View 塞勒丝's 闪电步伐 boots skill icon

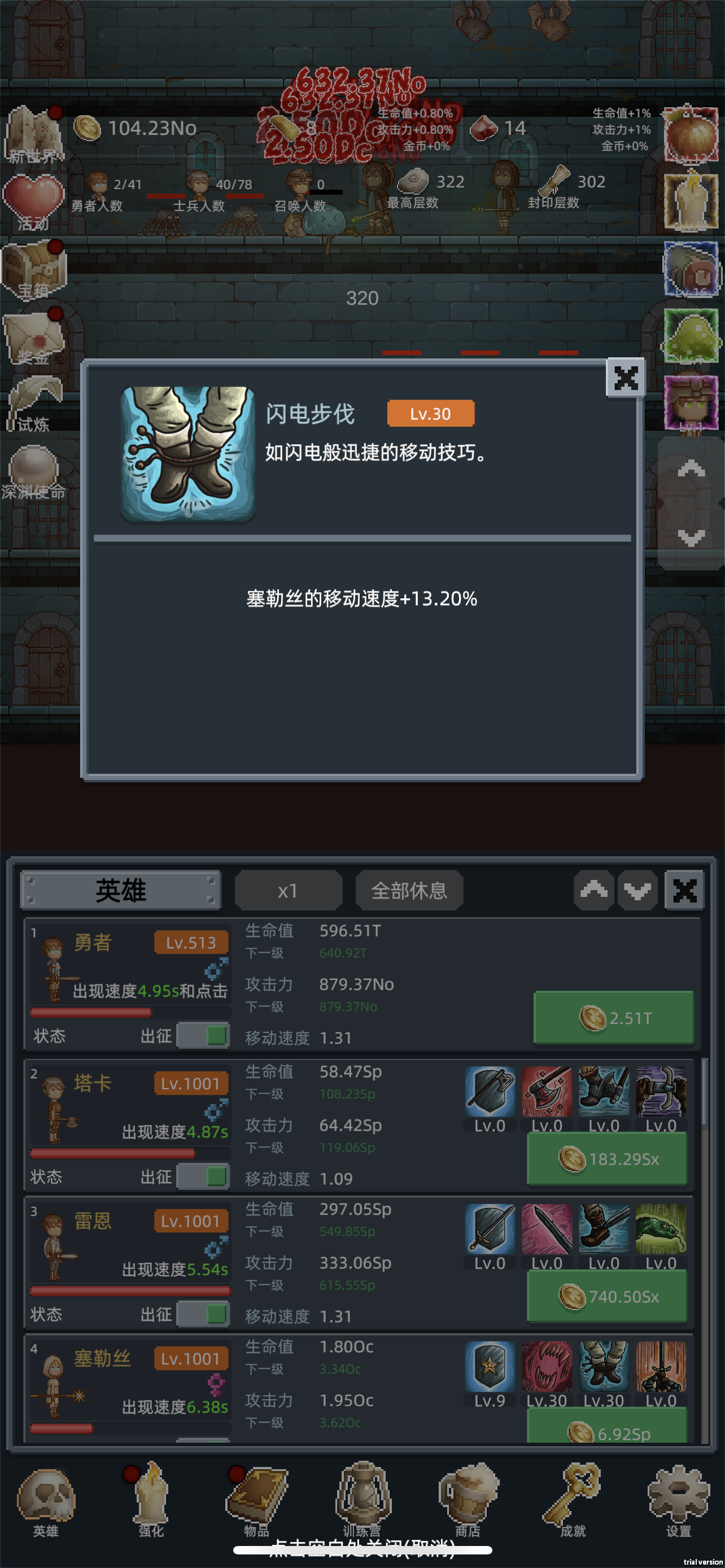pyautogui.click(x=604, y=1366)
